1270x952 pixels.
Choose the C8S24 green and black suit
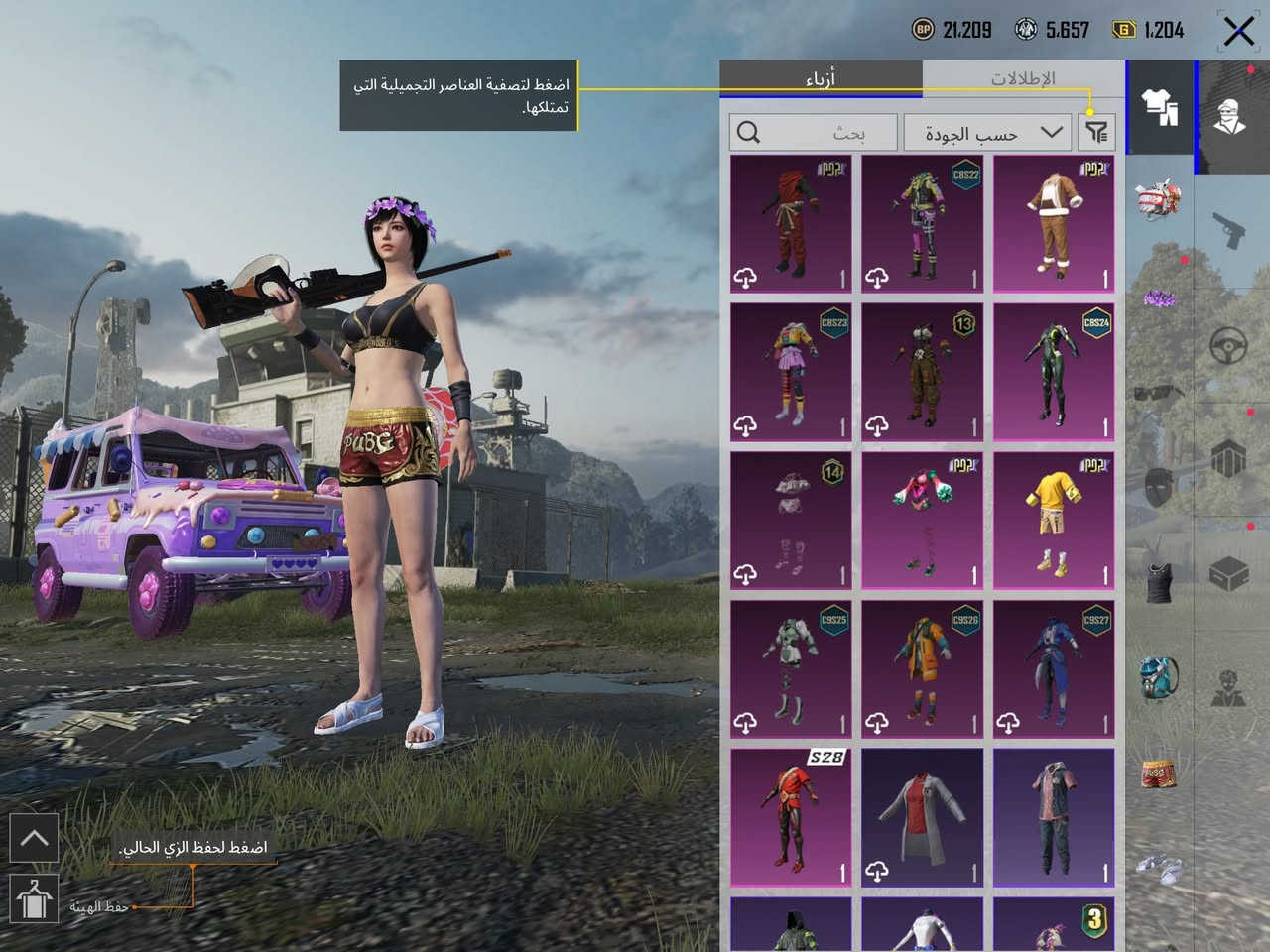(1054, 372)
